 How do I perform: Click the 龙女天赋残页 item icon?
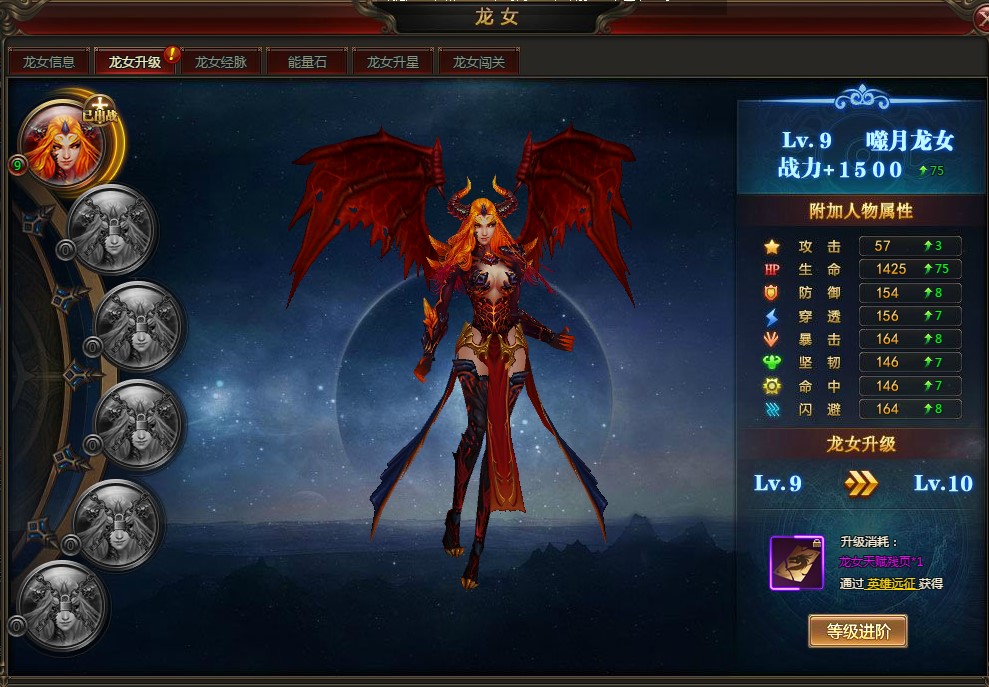[x=796, y=562]
